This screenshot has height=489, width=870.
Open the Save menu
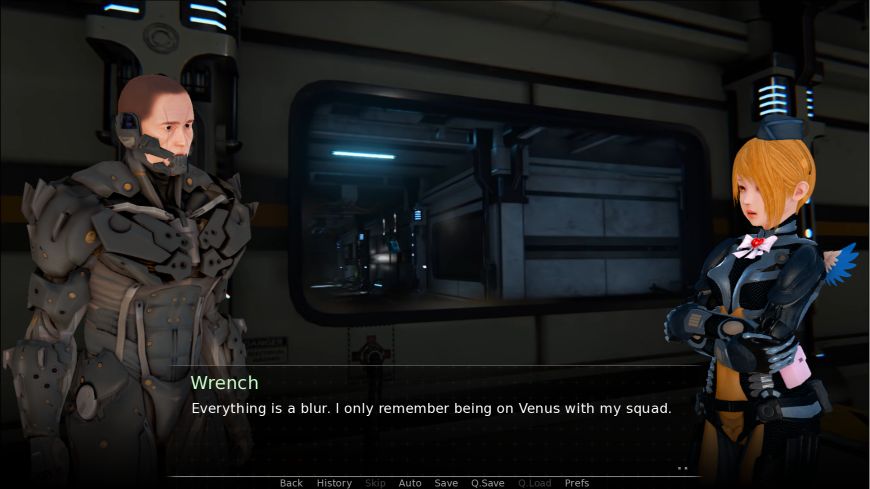(x=446, y=483)
